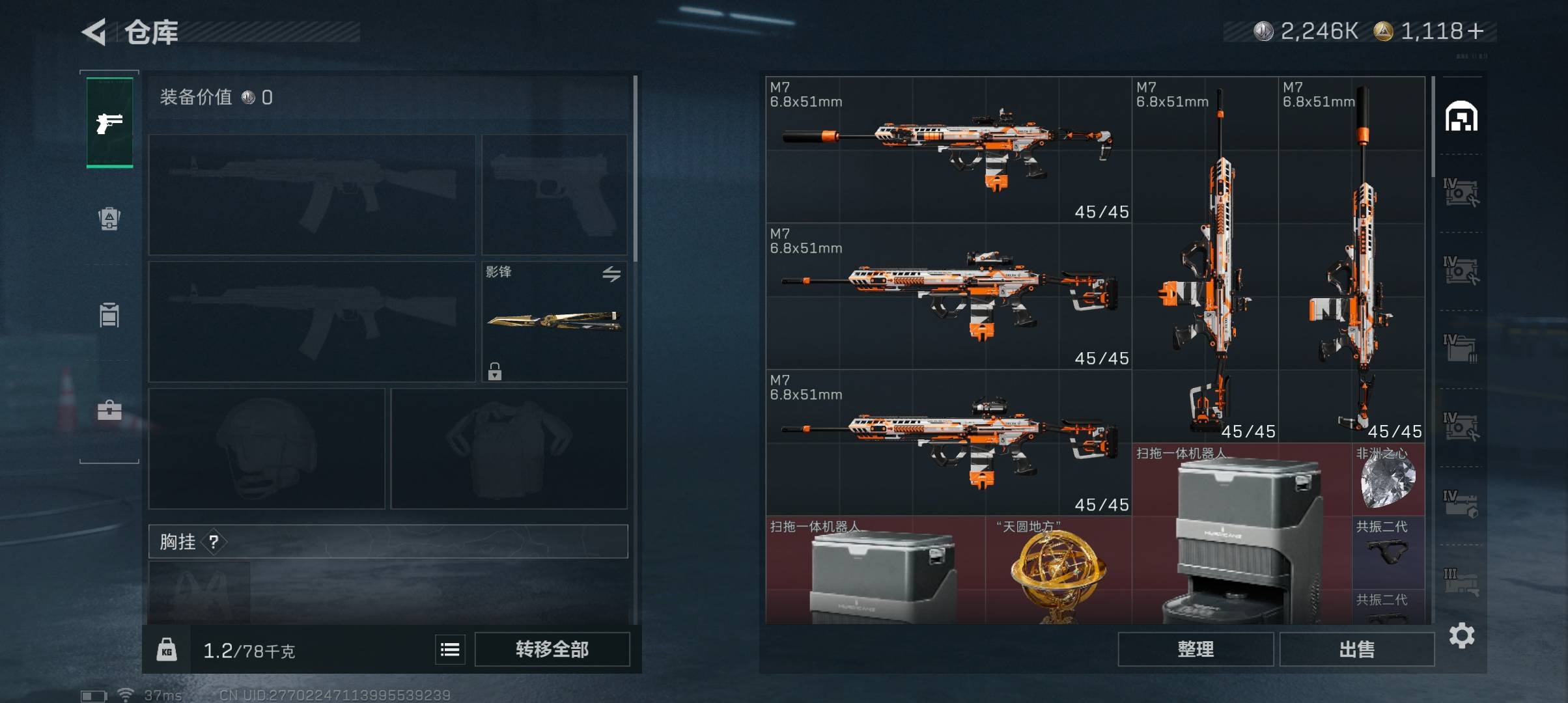This screenshot has height=703, width=1568.
Task: Open the briefcase tab in sidebar
Action: click(x=109, y=410)
